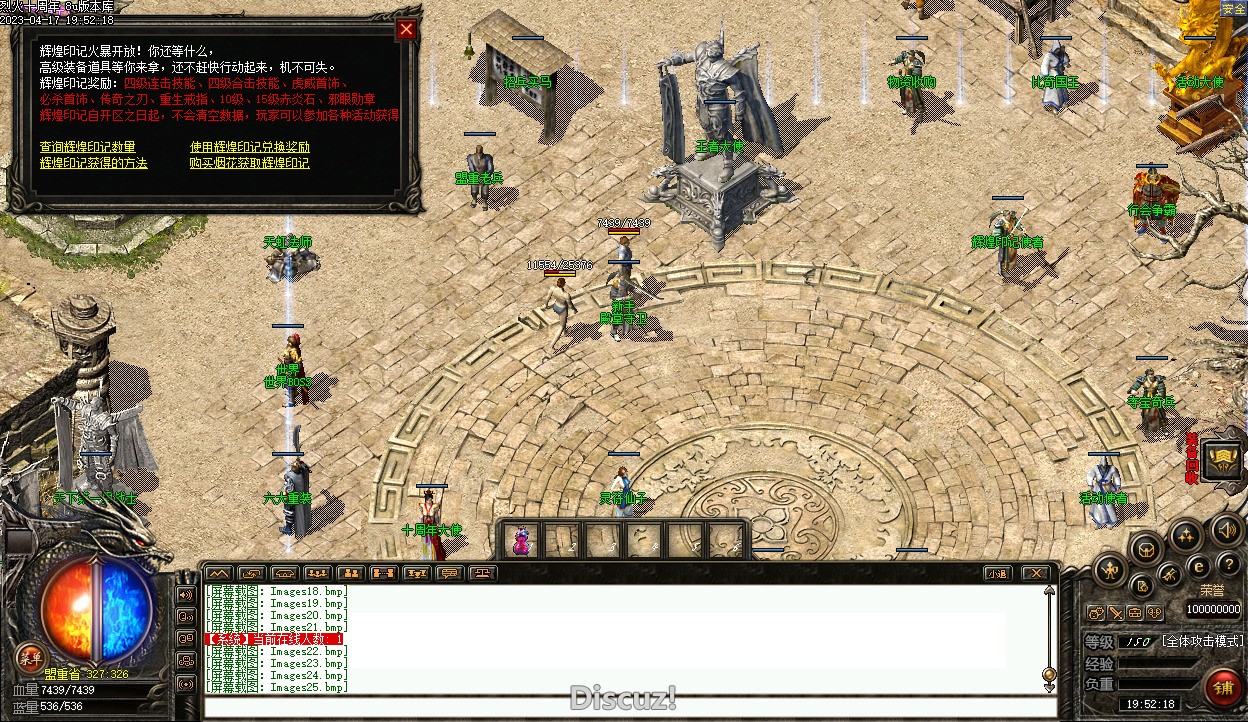Type in the chat input field
Image resolution: width=1248 pixels, height=722 pixels.
click(630, 707)
